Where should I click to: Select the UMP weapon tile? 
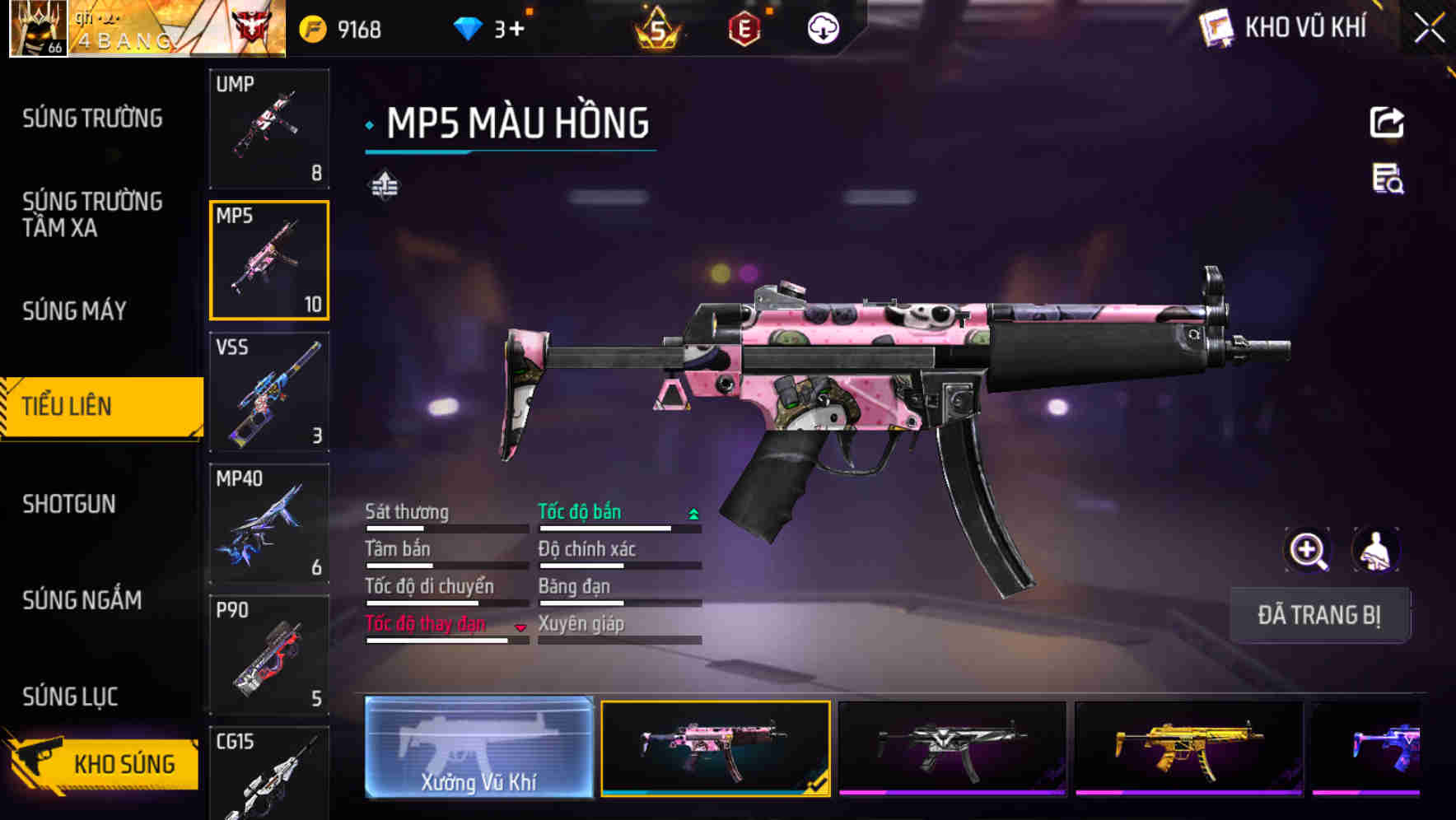click(269, 128)
